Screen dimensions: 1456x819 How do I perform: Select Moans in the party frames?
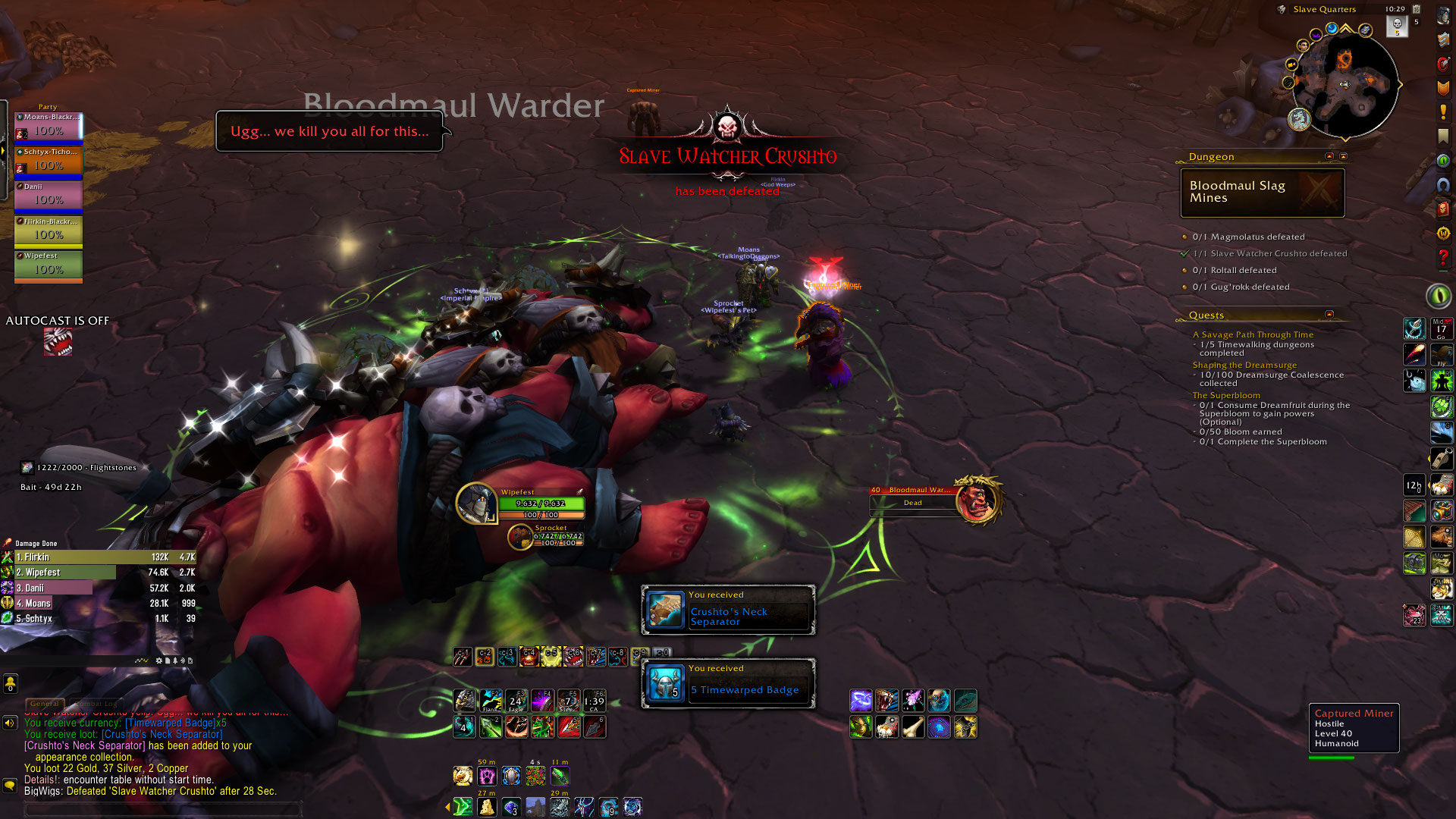click(x=48, y=126)
